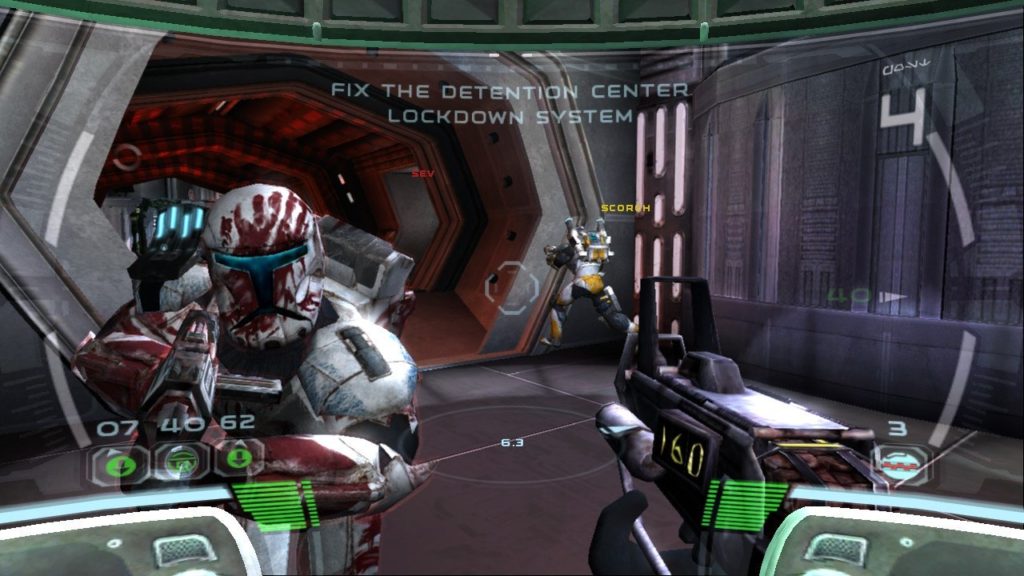Select the squad status icon under 62

(240, 460)
